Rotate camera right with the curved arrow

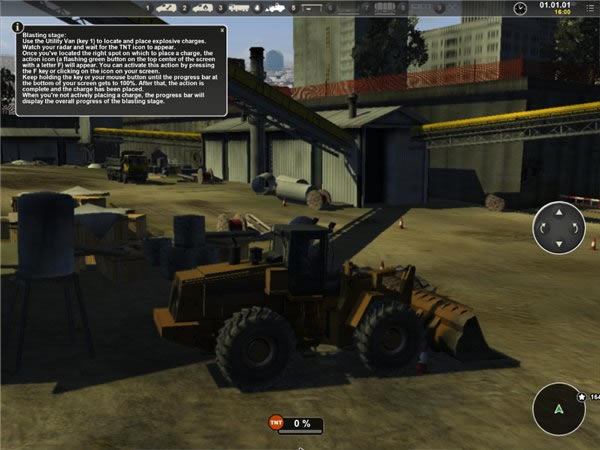coord(577,228)
